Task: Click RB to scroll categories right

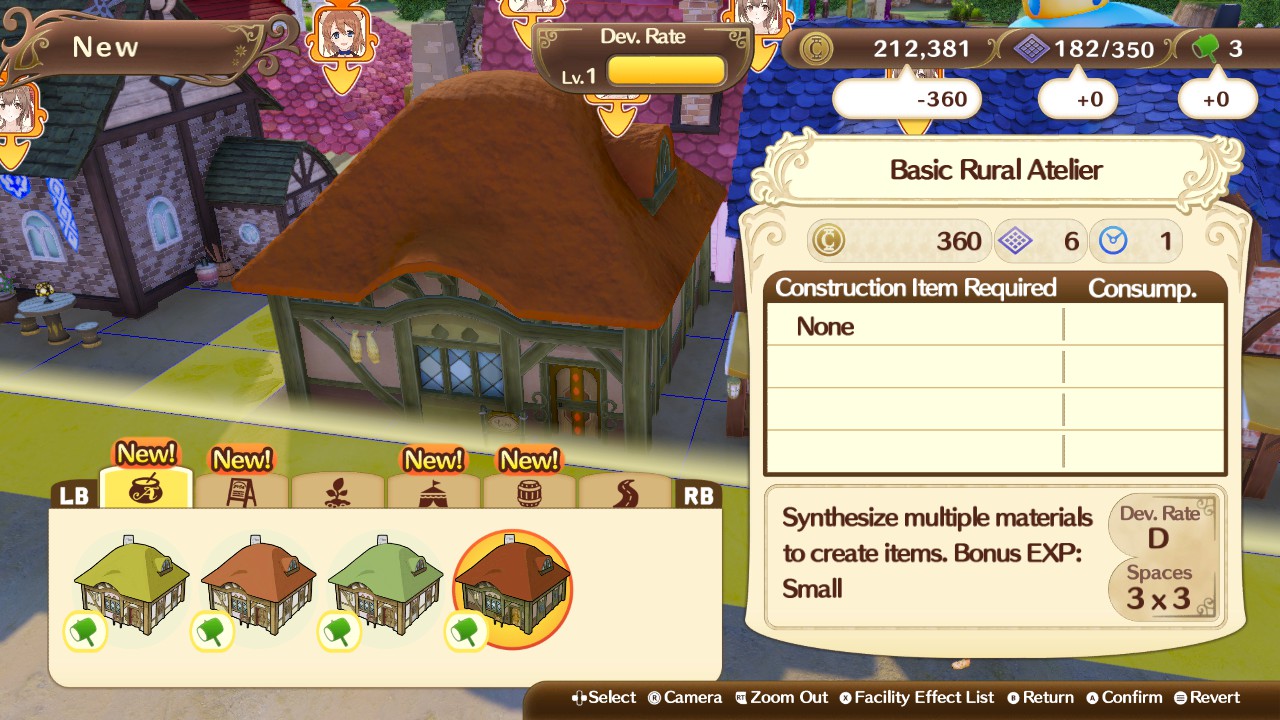Action: pos(700,494)
